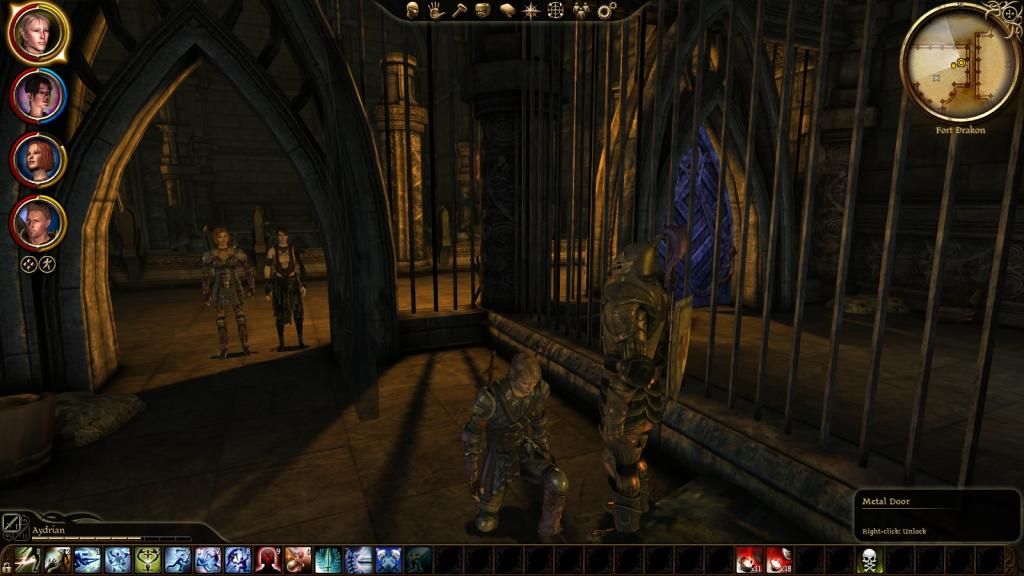This screenshot has width=1024, height=576.
Task: Select the short-haired male companion portrait
Action: pyautogui.click(x=38, y=223)
